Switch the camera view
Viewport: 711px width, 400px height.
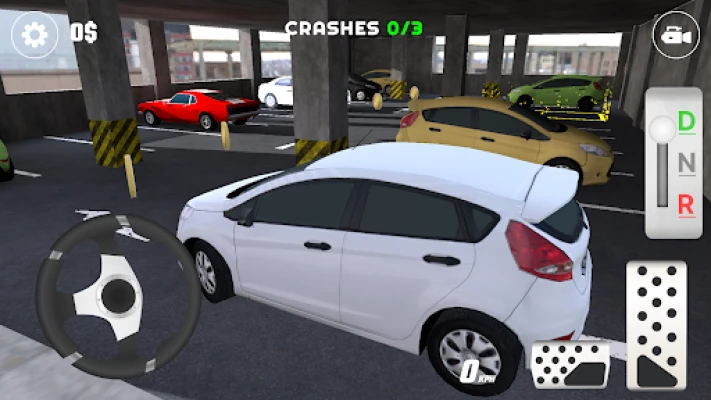(x=675, y=36)
